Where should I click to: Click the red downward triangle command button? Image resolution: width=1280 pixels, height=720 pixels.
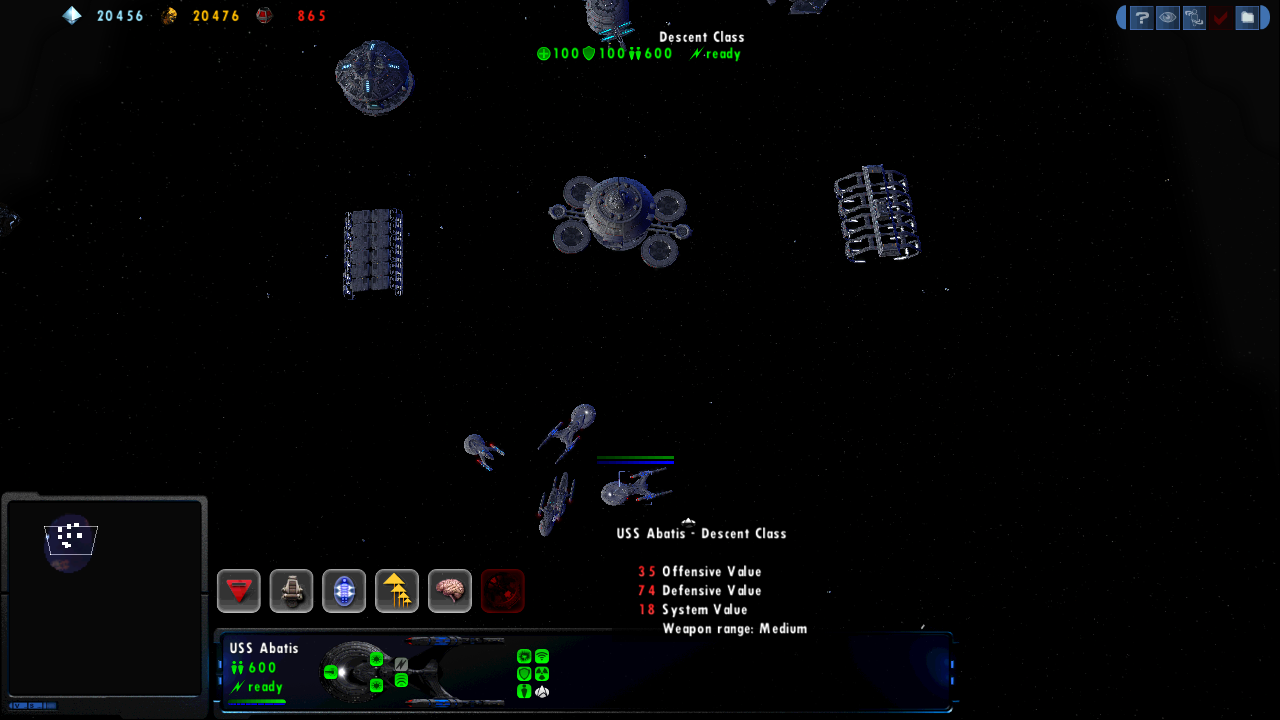click(x=239, y=591)
